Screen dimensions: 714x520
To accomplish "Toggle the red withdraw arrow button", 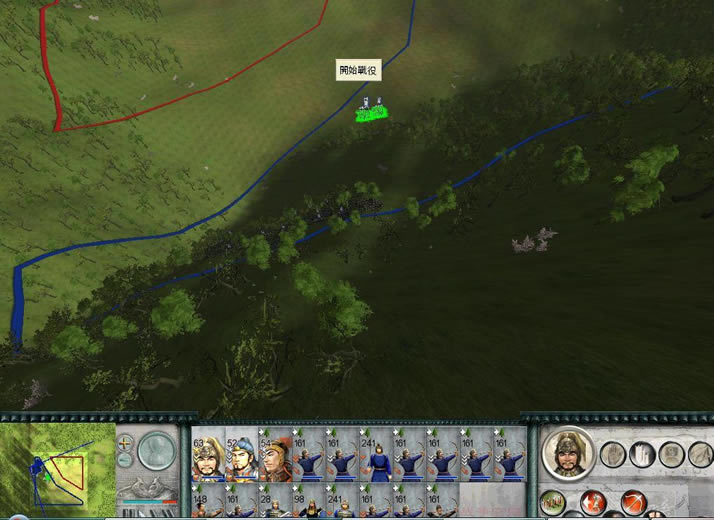I will tap(592, 501).
